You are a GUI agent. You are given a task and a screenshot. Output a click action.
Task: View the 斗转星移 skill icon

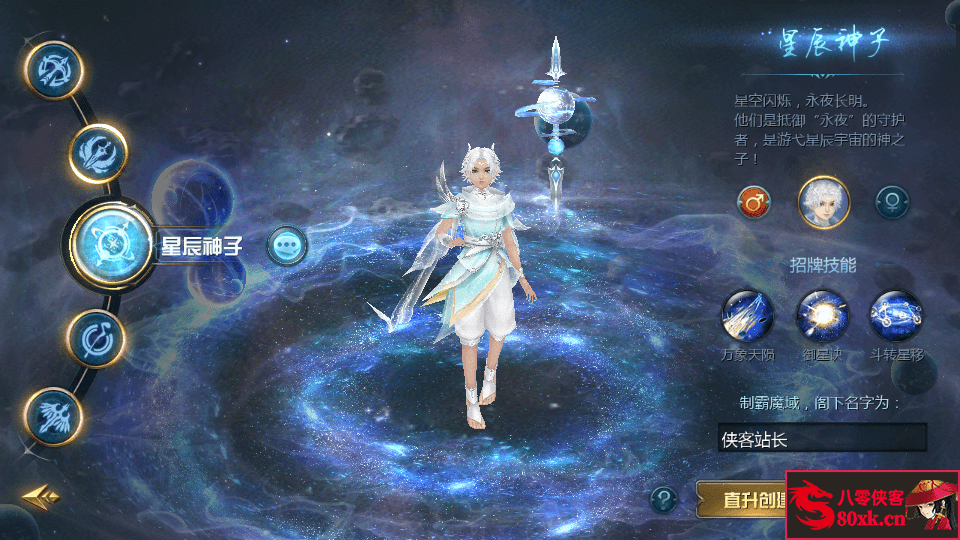click(896, 316)
